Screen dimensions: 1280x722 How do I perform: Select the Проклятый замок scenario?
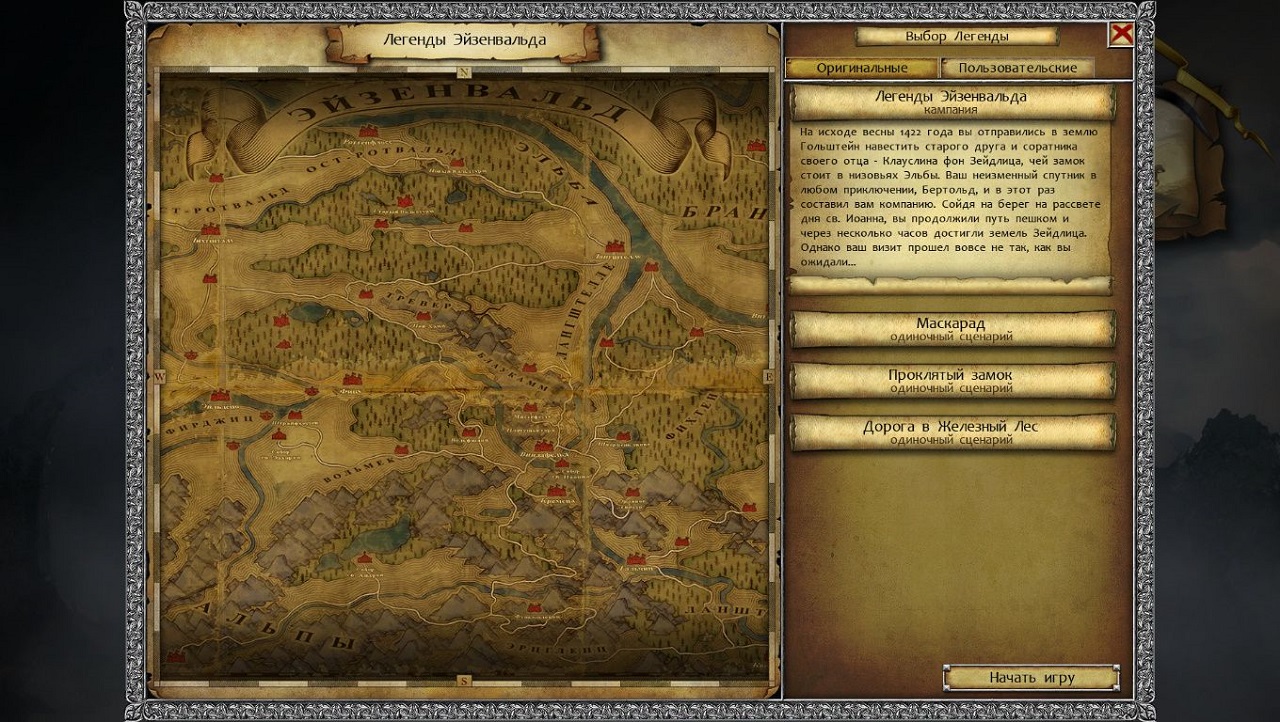[x=951, y=381]
